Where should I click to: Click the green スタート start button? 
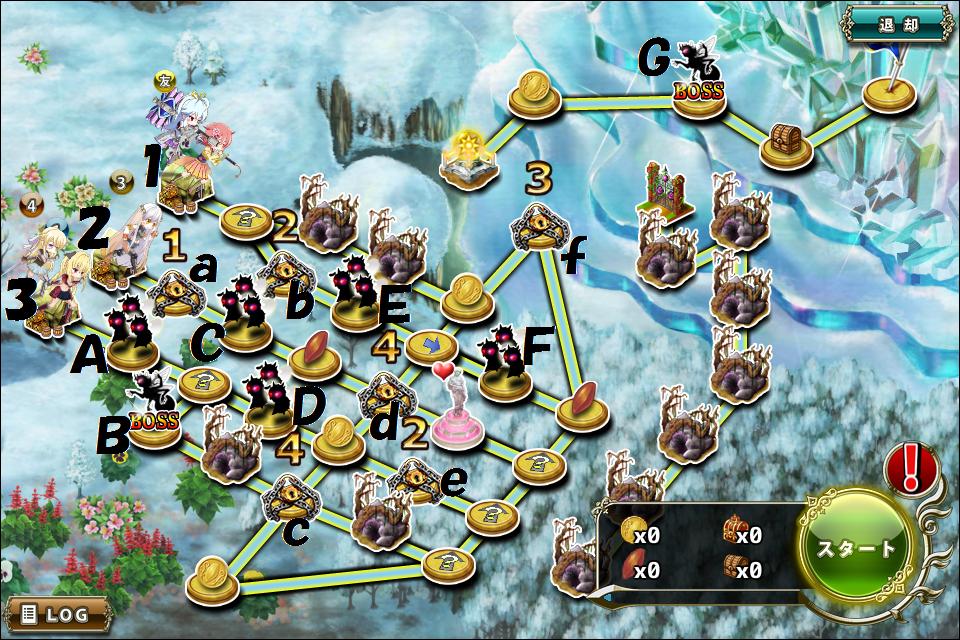tap(857, 549)
